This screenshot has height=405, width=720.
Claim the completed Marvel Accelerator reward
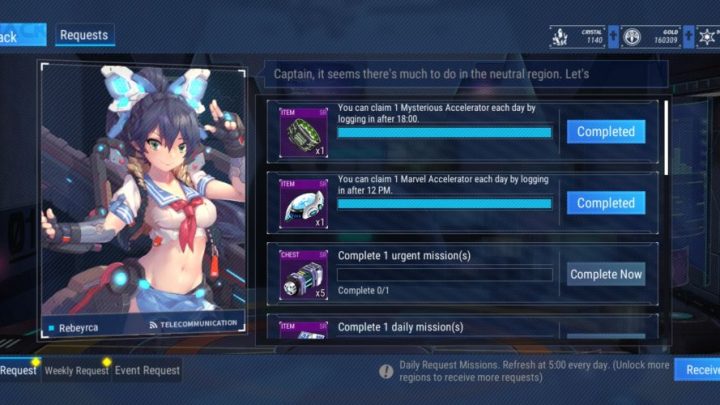(605, 203)
